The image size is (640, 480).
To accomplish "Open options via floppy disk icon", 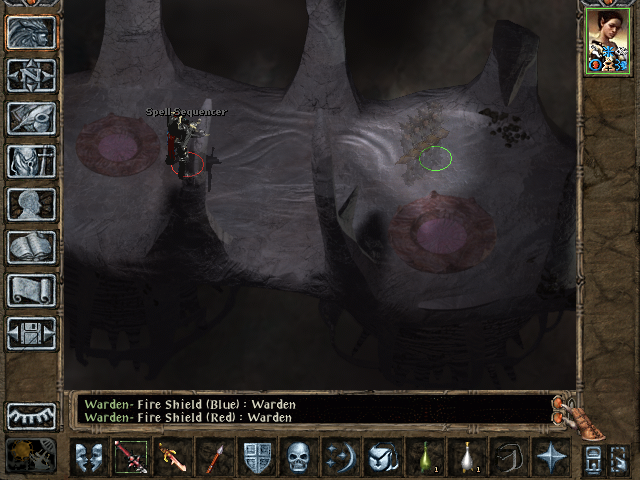I will coord(31,333).
